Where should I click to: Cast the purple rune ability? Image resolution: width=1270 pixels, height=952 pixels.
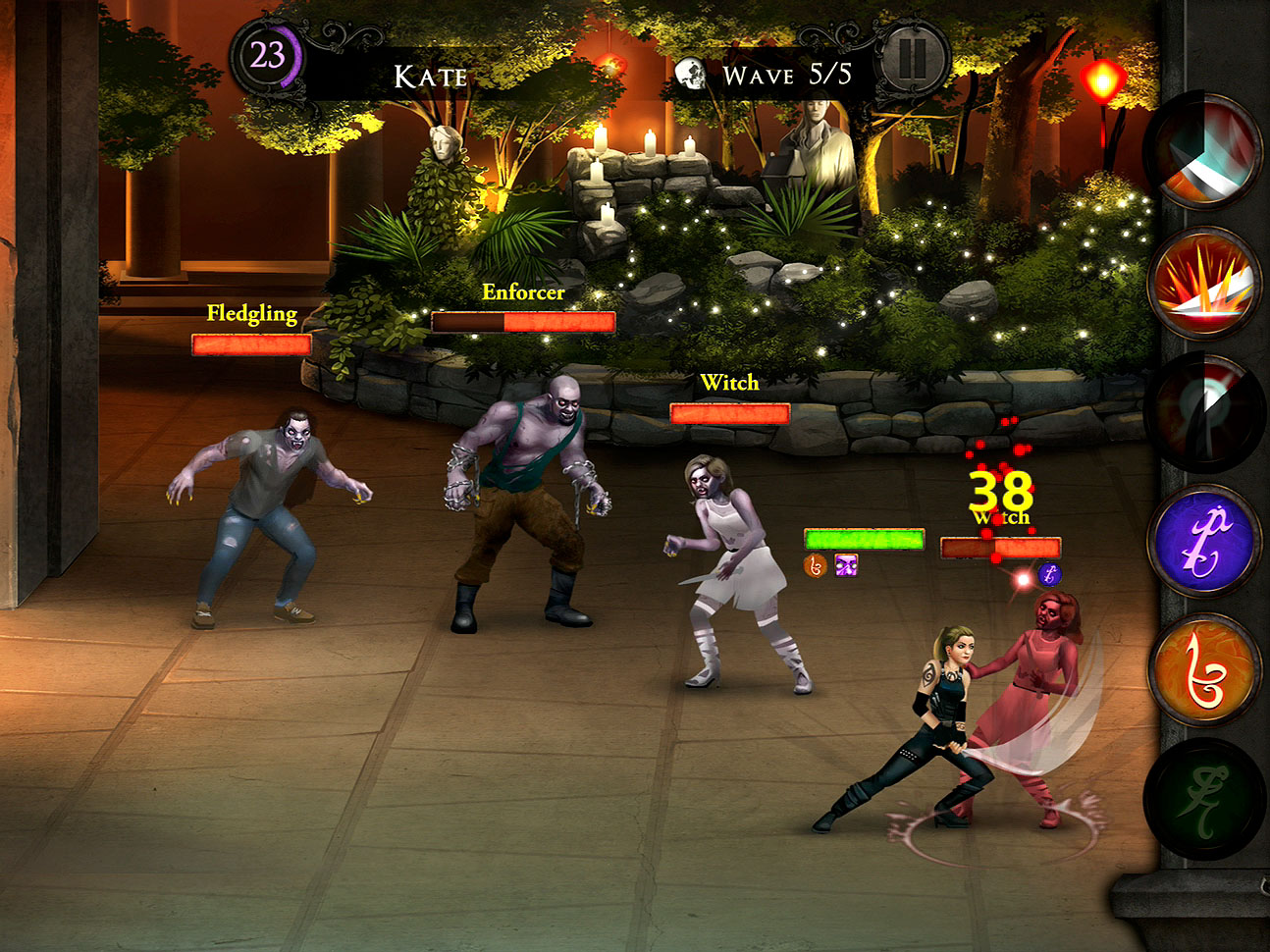pyautogui.click(x=1206, y=541)
